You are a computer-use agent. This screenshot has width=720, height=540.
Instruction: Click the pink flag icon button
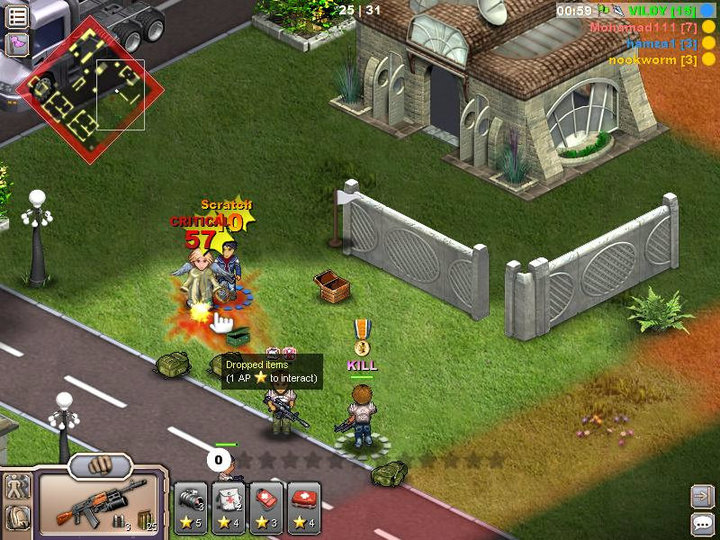(x=17, y=44)
